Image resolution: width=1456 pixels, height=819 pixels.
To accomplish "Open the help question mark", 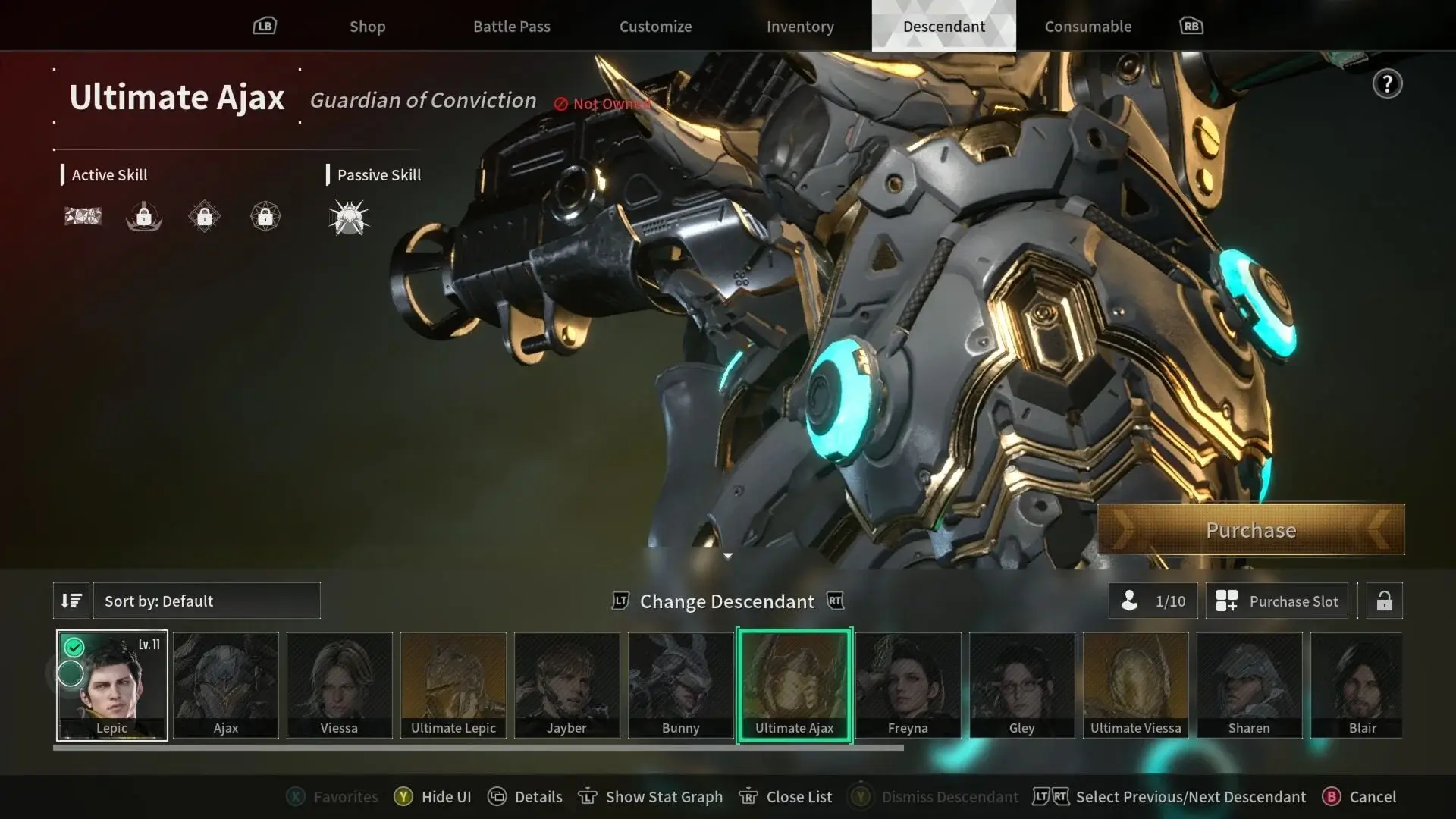I will pos(1387,84).
